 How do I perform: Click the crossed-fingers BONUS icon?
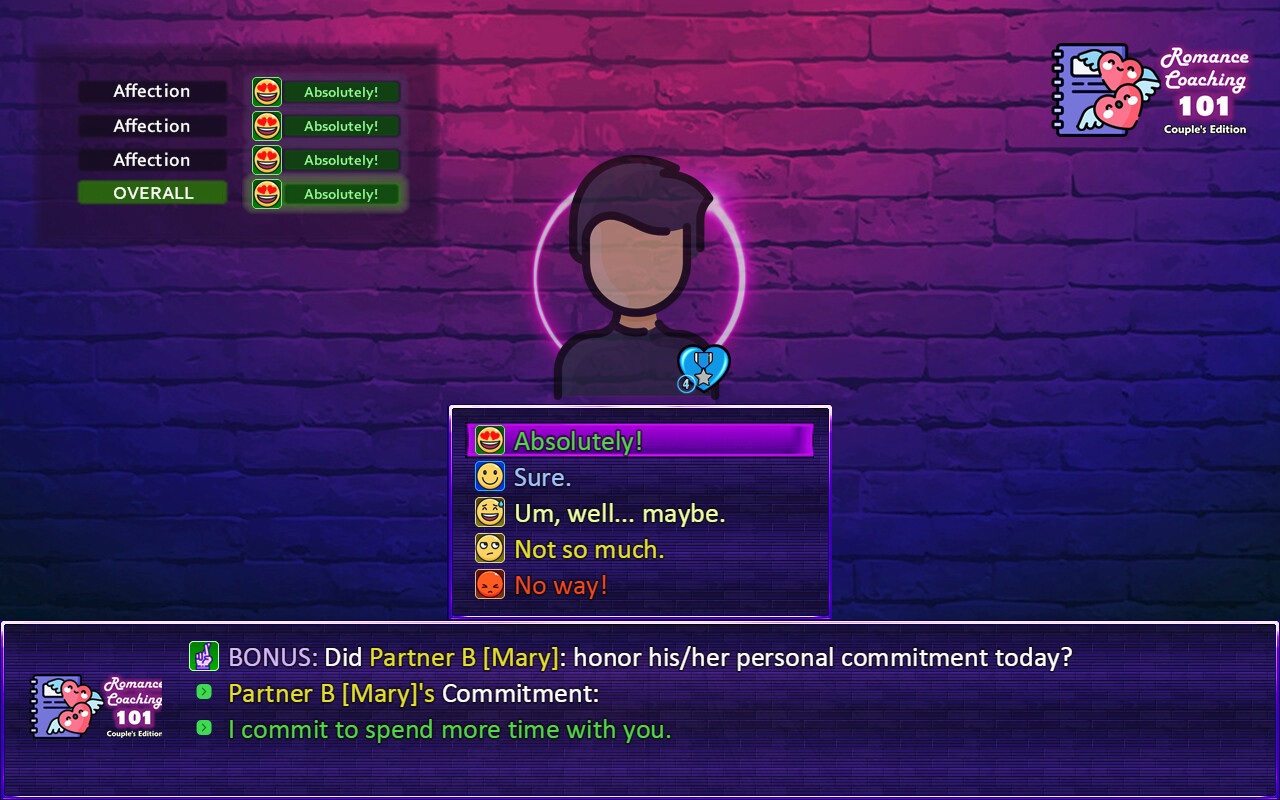[x=204, y=657]
